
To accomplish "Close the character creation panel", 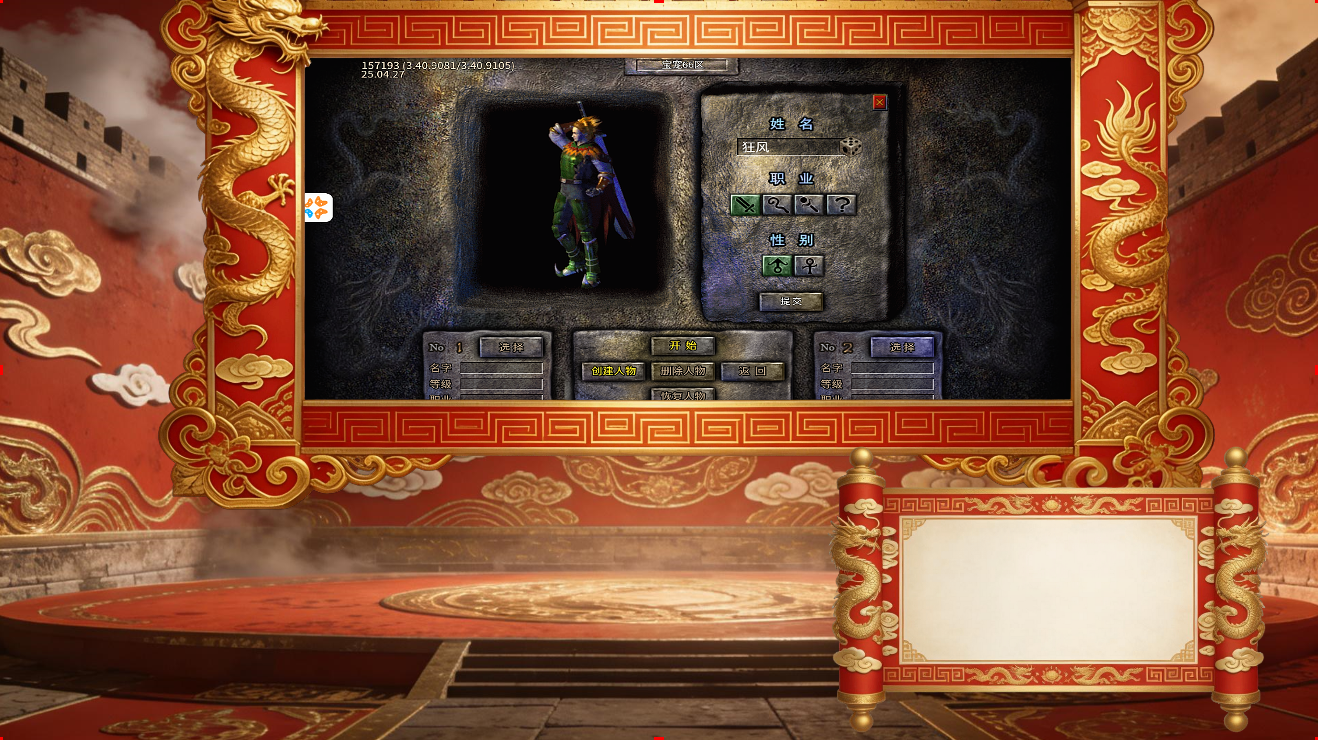I will [880, 102].
